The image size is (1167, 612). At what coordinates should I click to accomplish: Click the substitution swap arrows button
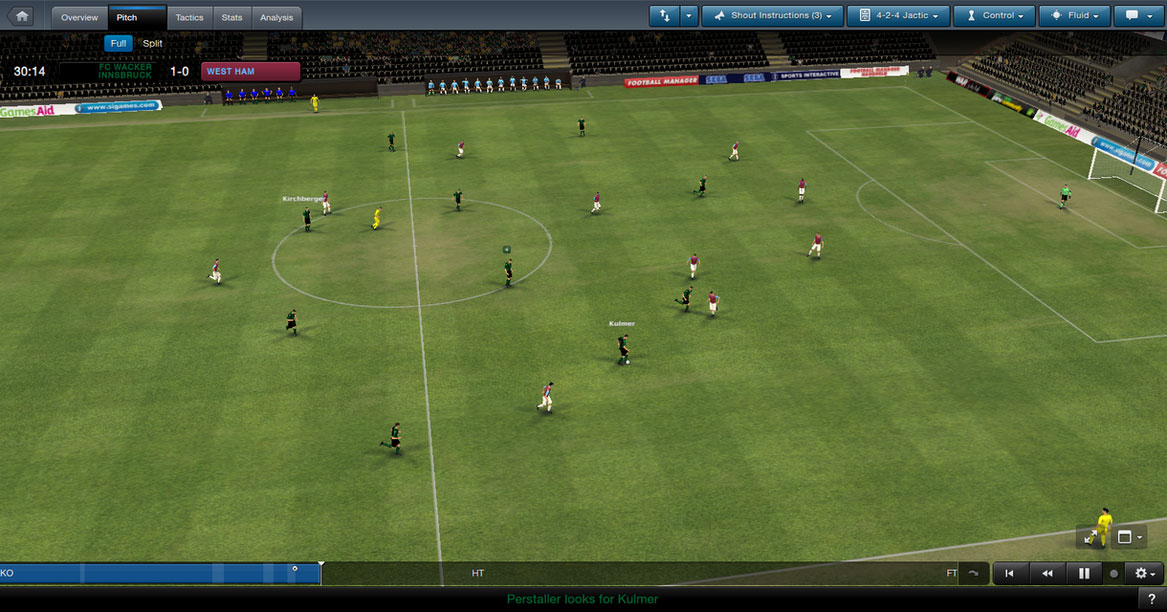click(664, 16)
